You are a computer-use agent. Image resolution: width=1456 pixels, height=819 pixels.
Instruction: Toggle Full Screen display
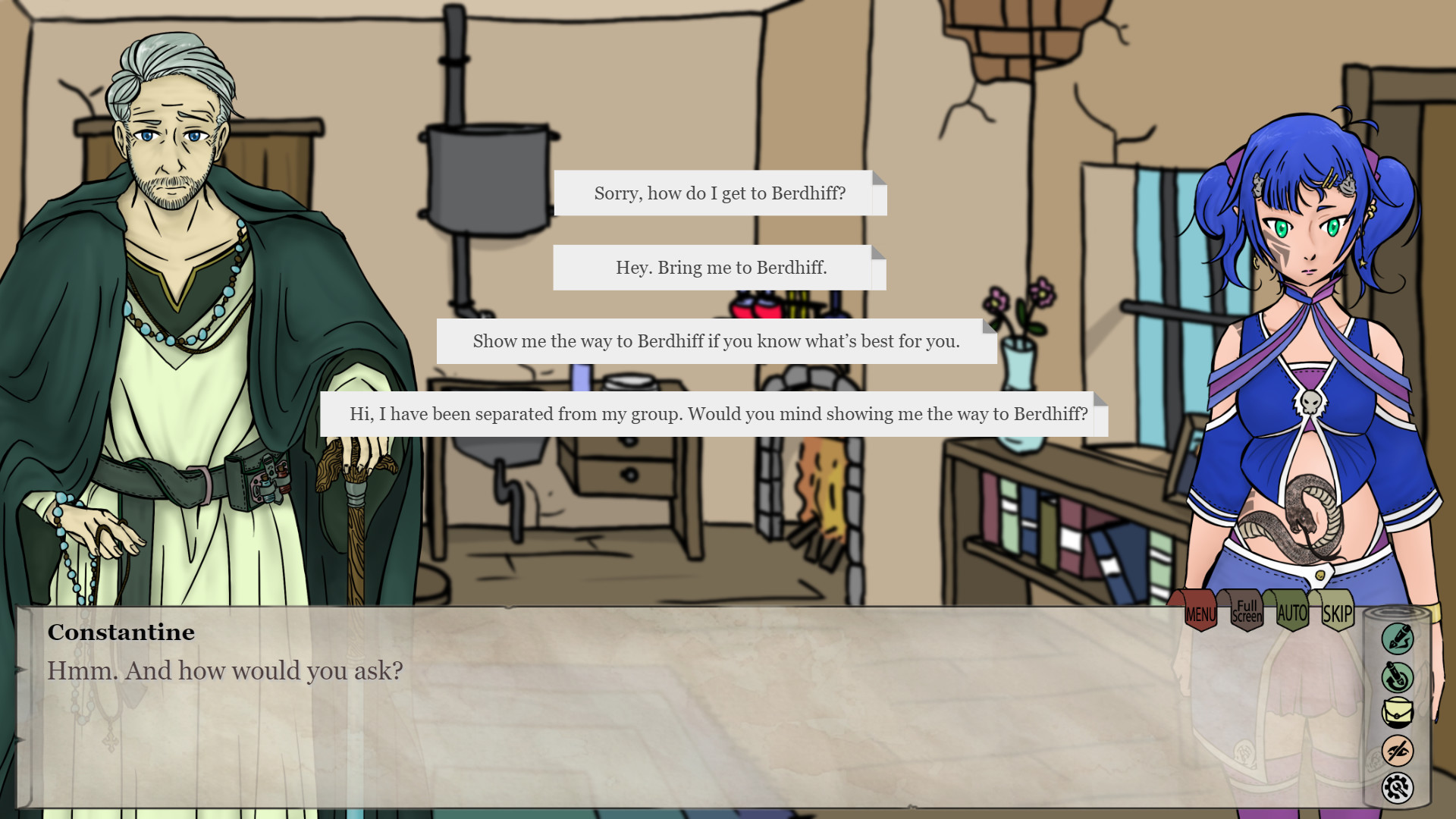point(1246,610)
